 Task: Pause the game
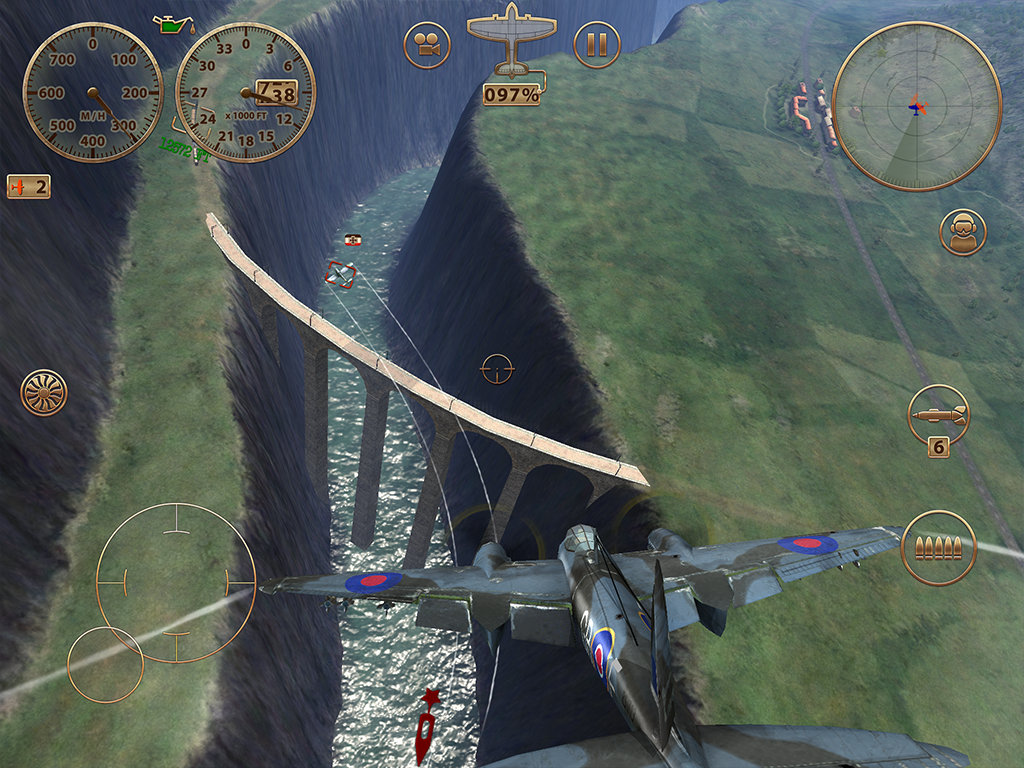(597, 45)
